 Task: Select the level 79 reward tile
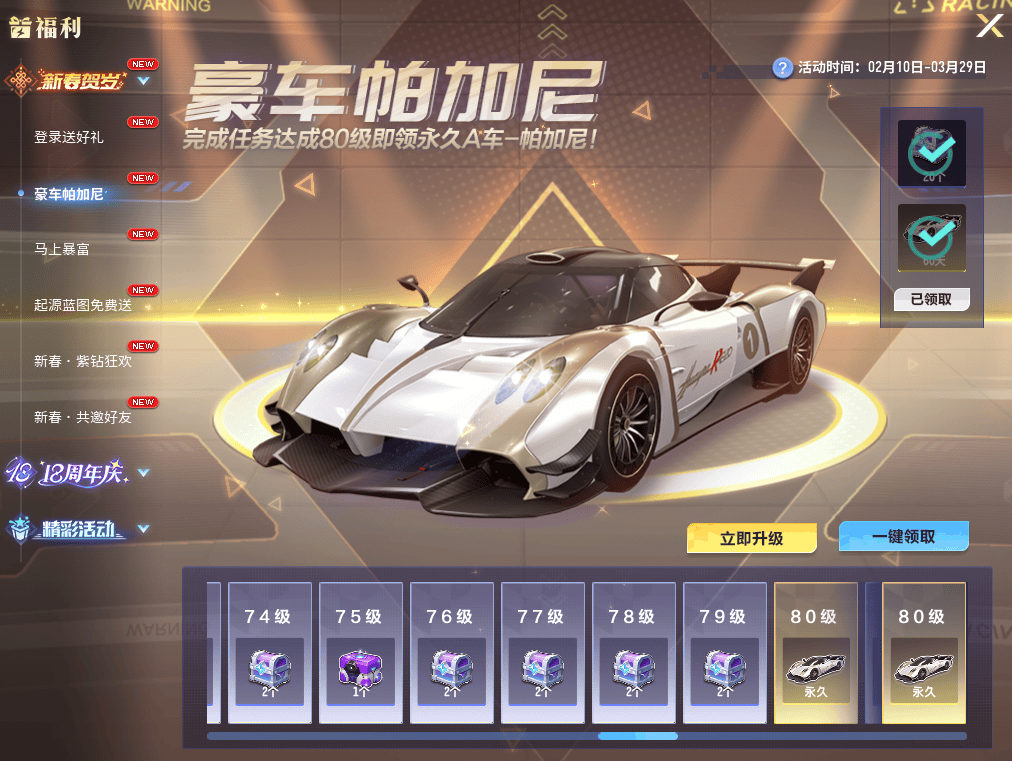724,652
